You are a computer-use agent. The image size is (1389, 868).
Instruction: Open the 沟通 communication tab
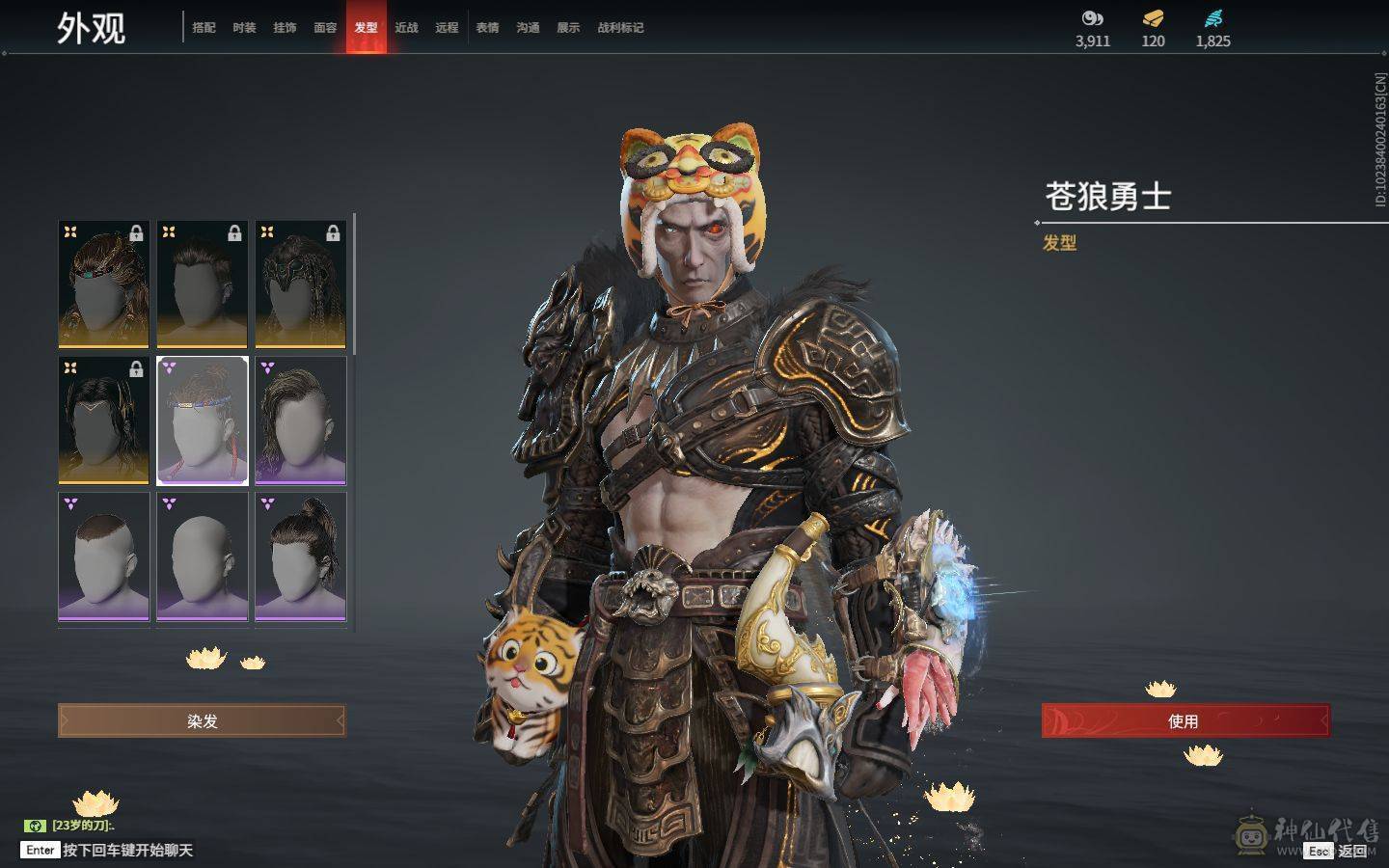tap(528, 28)
